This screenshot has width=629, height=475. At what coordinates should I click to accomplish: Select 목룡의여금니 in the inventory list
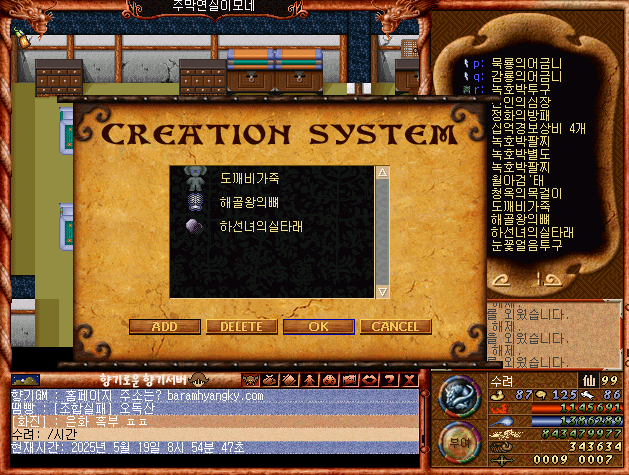pyautogui.click(x=526, y=62)
